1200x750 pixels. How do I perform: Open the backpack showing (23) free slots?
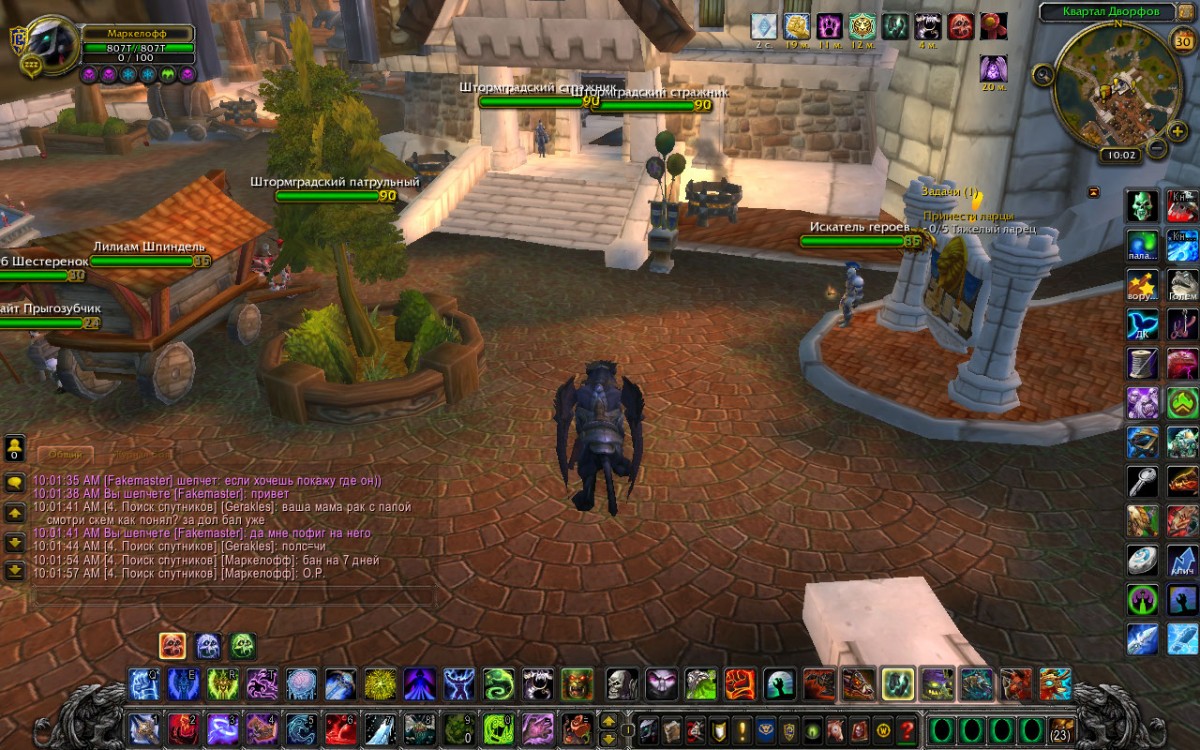[x=1061, y=729]
